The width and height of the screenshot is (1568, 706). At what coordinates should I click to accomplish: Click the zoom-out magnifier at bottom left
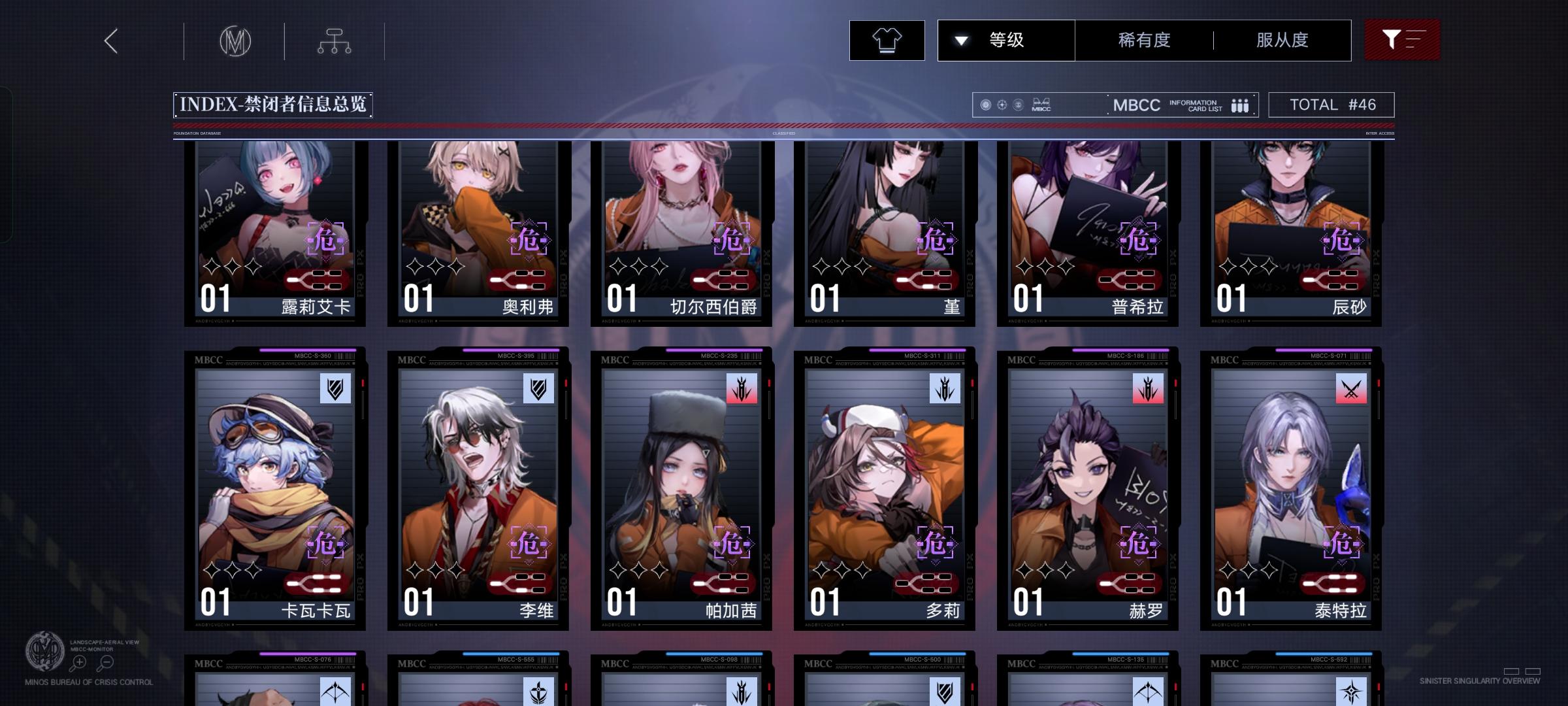(106, 662)
